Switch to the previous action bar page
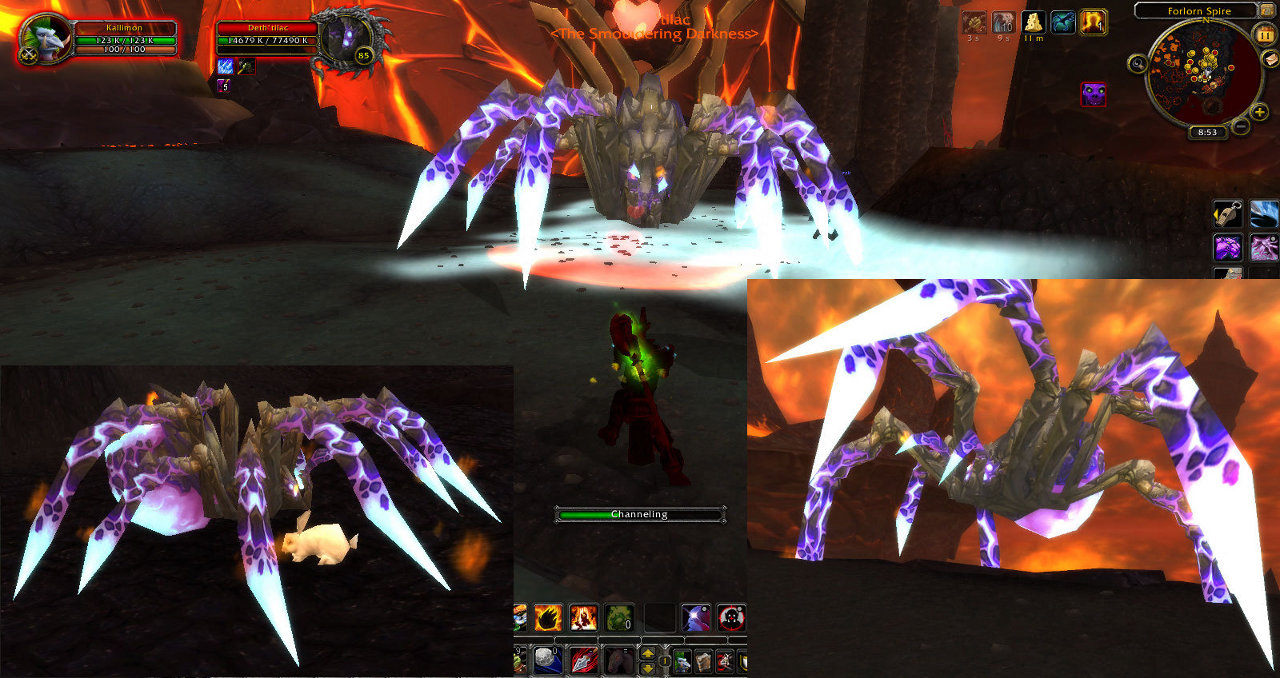This screenshot has width=1280, height=678. pyautogui.click(x=649, y=668)
